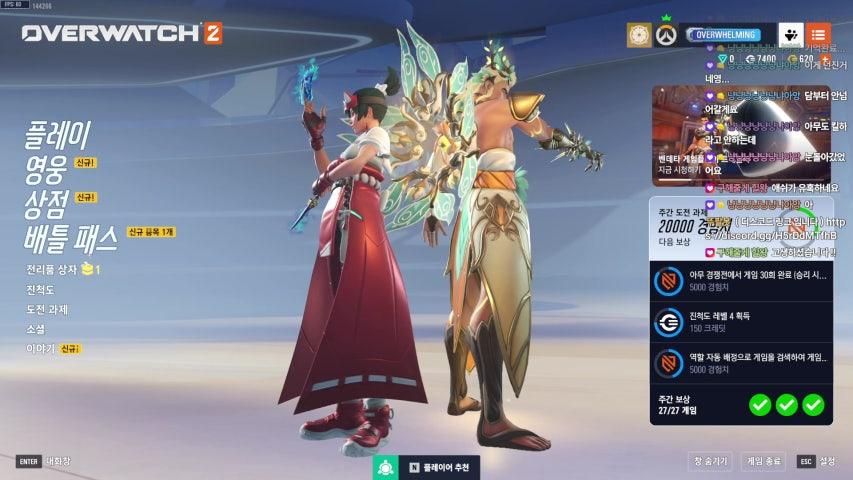The image size is (853, 480).
Task: Select the 이야기 (Stories) entry
Action: click(40, 349)
